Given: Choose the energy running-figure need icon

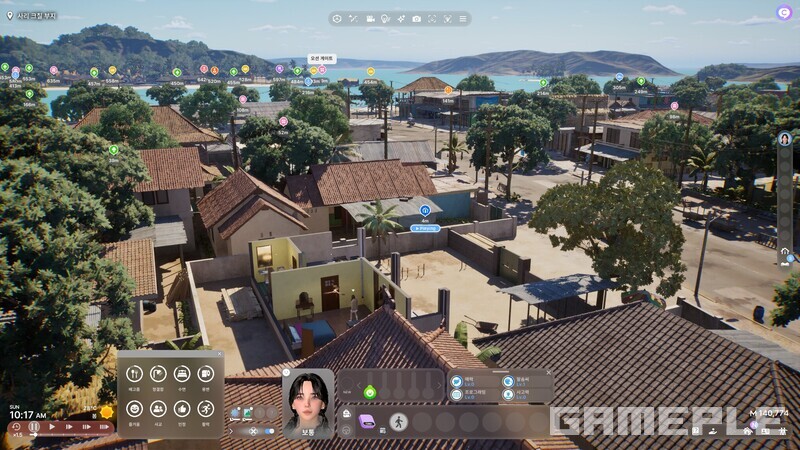Looking at the screenshot, I should [x=206, y=408].
